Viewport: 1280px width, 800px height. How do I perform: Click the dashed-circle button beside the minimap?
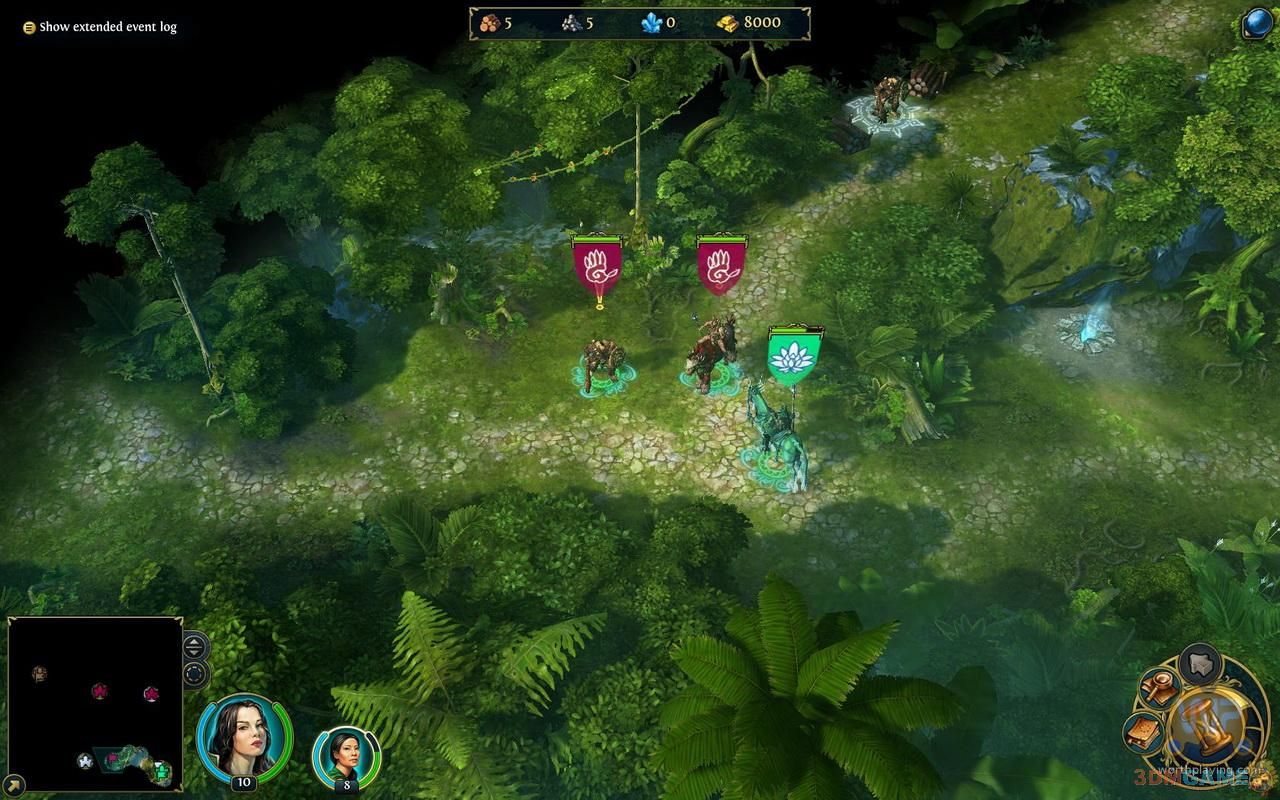click(194, 674)
